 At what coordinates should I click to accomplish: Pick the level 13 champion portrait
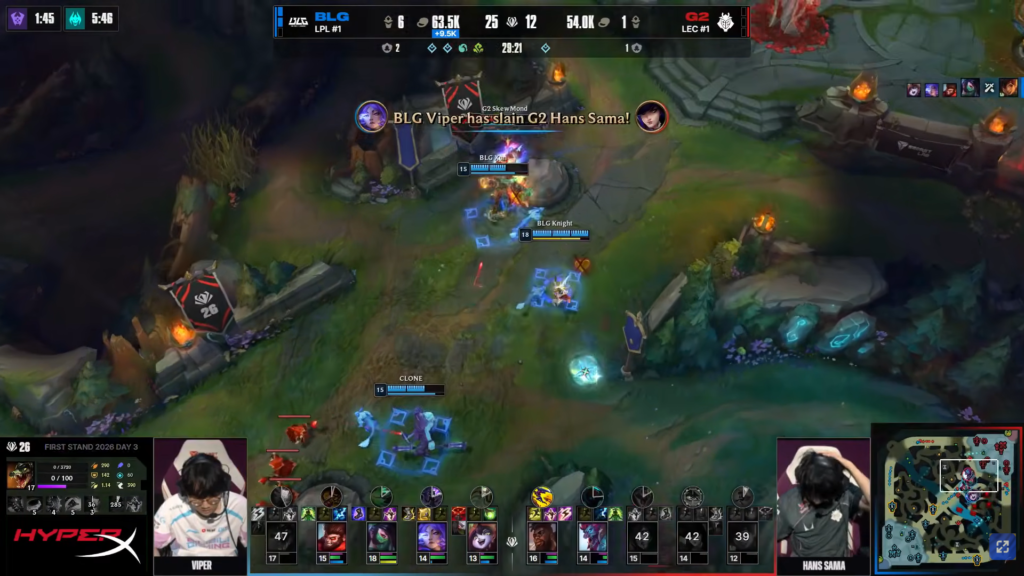click(481, 537)
